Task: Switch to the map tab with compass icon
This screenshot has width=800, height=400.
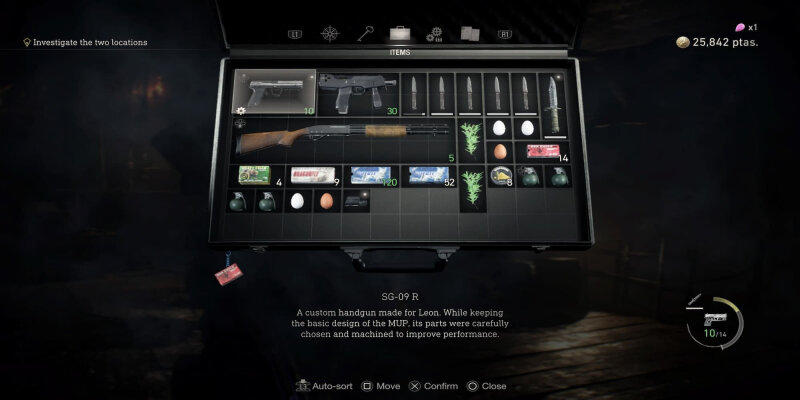Action: pyautogui.click(x=332, y=33)
